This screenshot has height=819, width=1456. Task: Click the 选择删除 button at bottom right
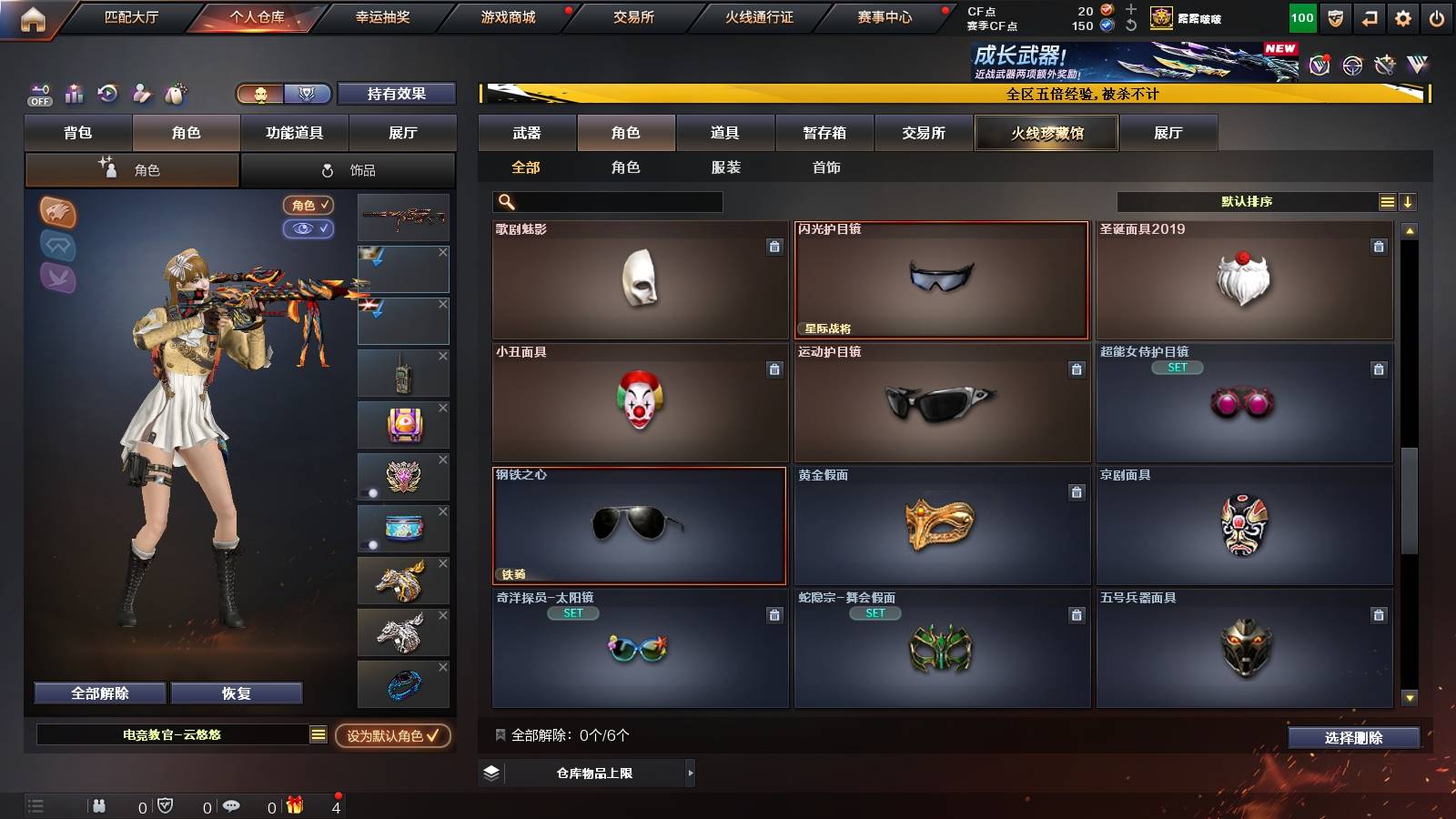(x=1353, y=738)
